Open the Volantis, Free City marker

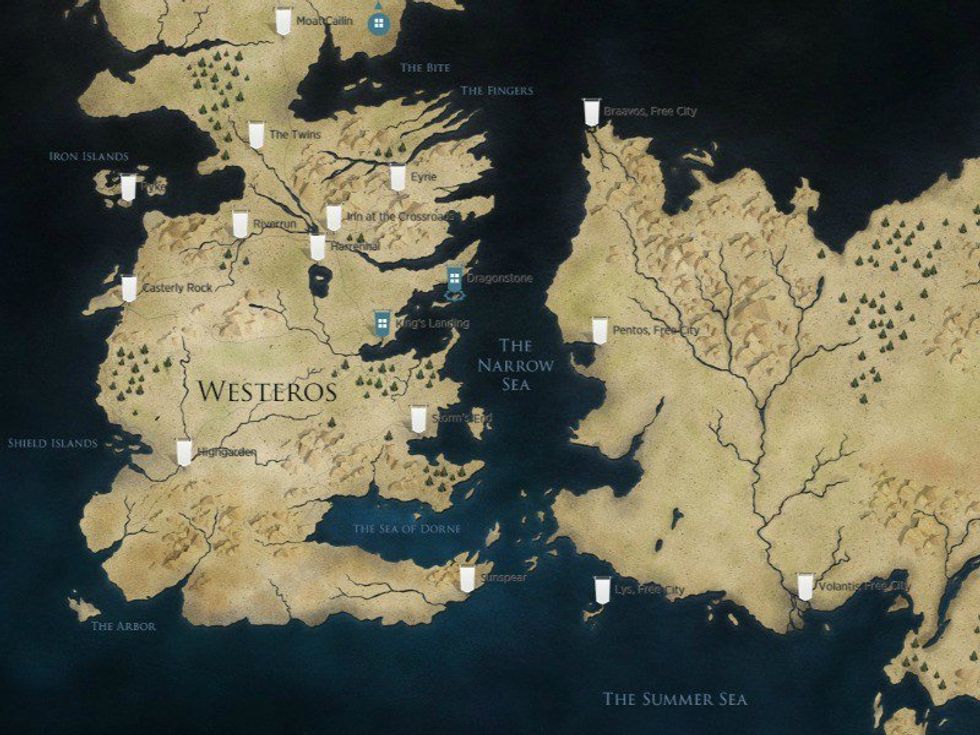[x=805, y=586]
